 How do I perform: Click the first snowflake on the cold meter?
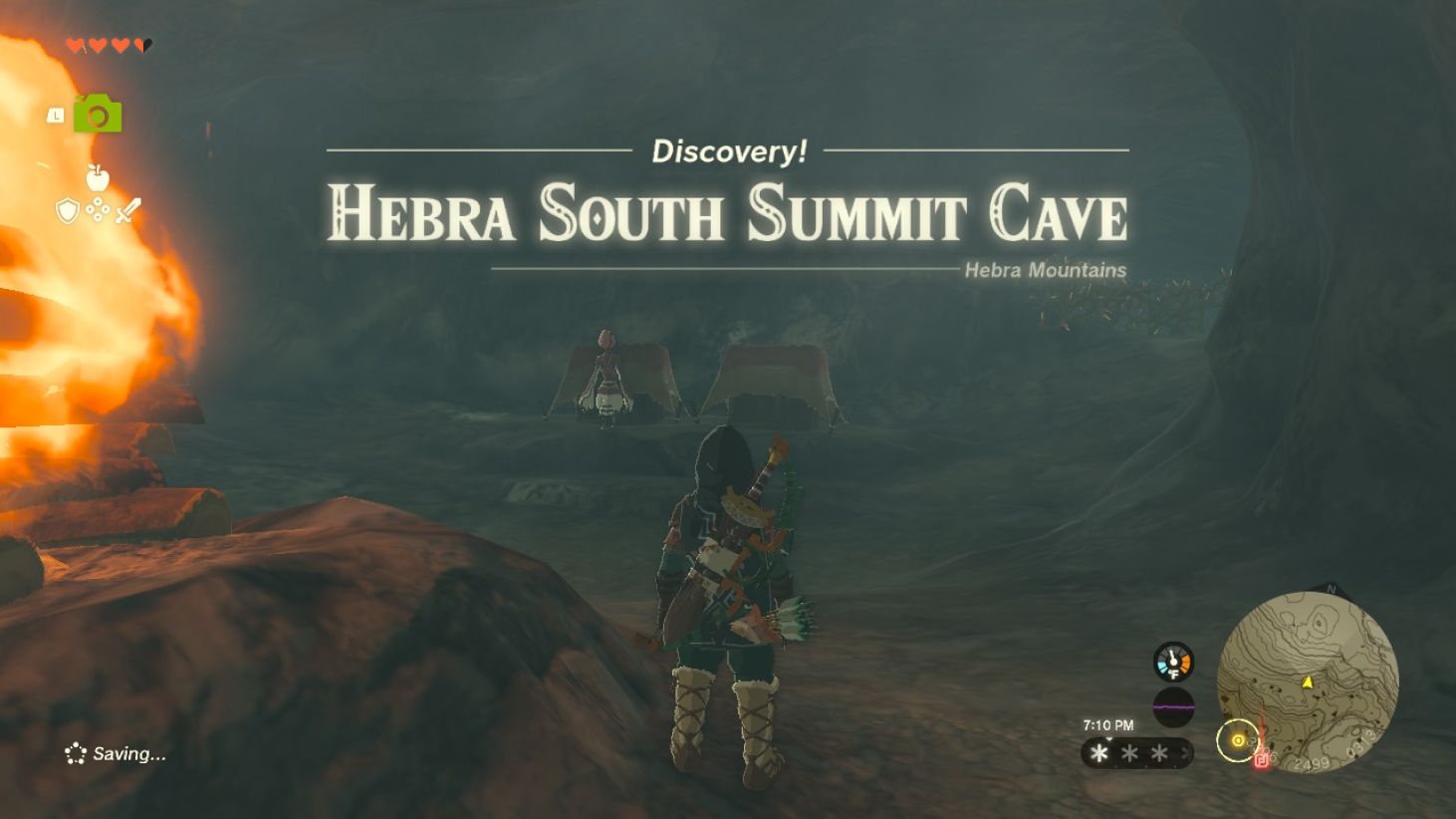1097,754
